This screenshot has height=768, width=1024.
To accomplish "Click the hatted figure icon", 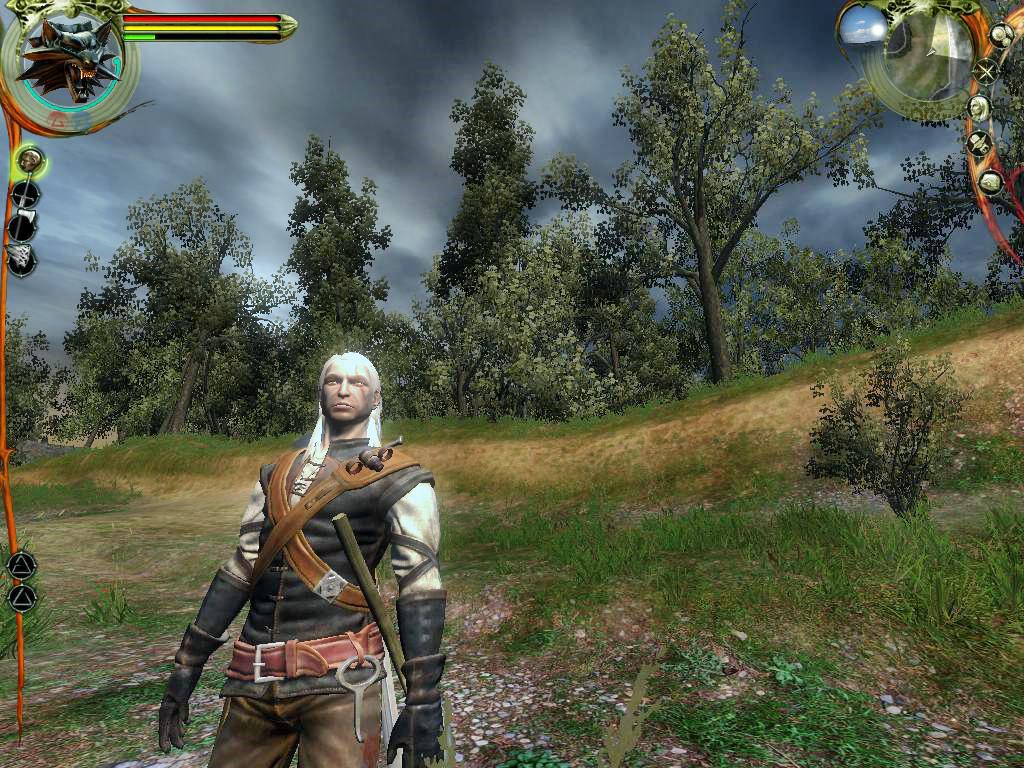I will coord(979,144).
